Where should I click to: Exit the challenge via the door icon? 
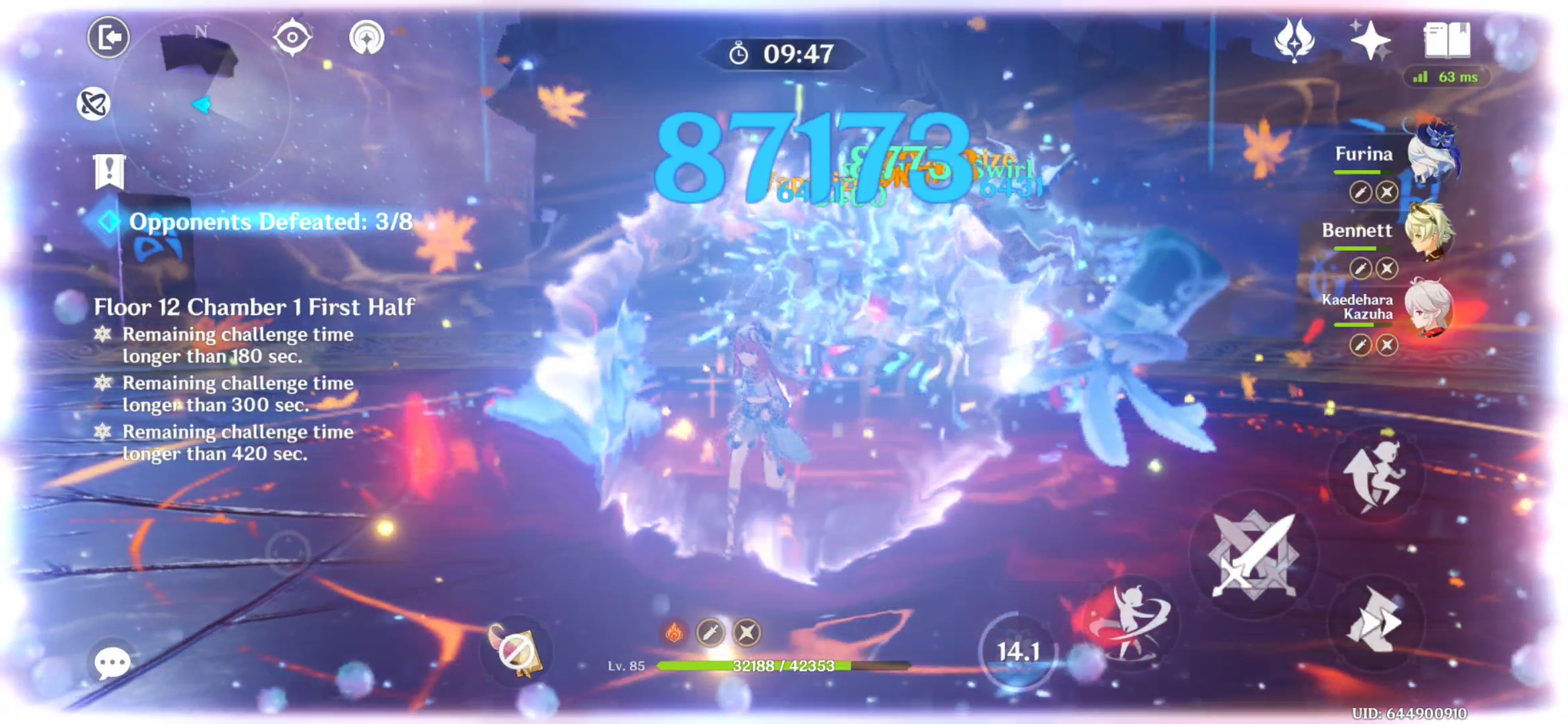pos(109,37)
